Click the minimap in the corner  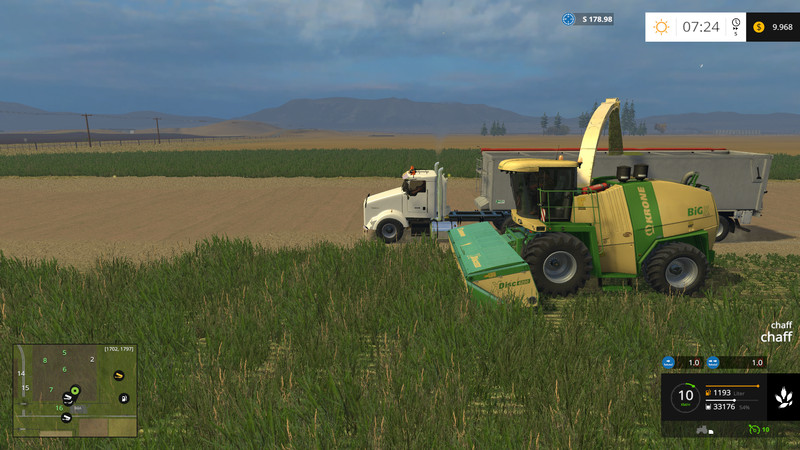point(75,390)
